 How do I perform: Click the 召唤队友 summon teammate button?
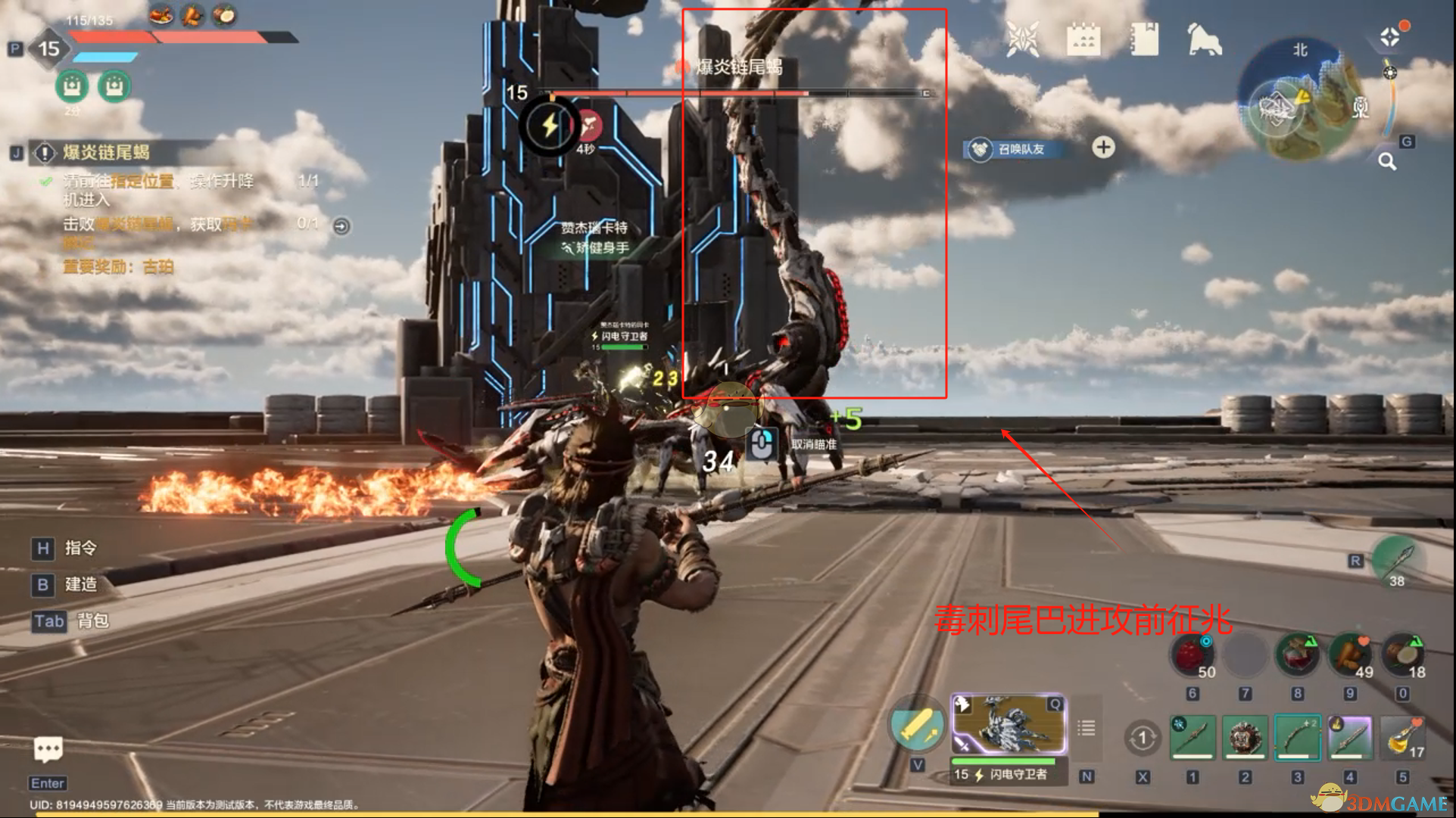(x=1013, y=149)
